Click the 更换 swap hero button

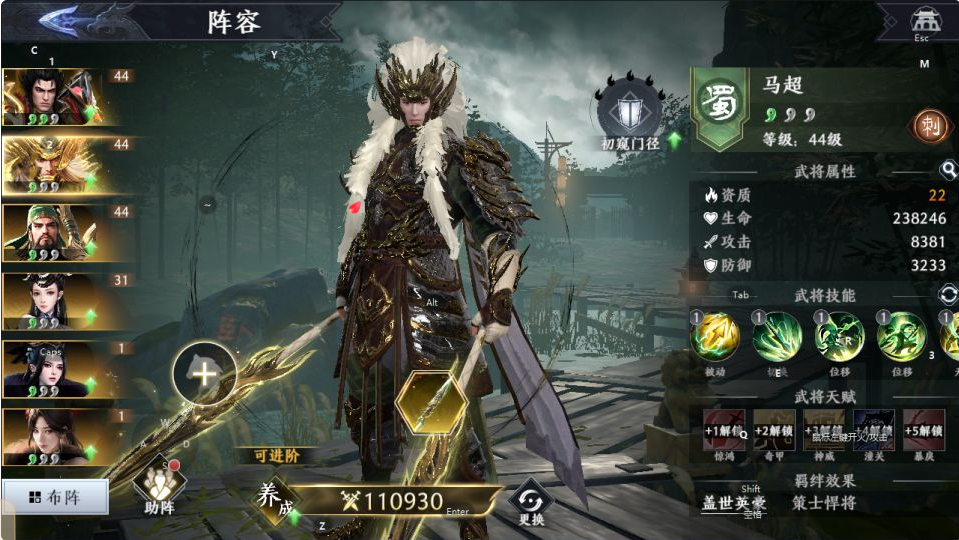[x=531, y=502]
